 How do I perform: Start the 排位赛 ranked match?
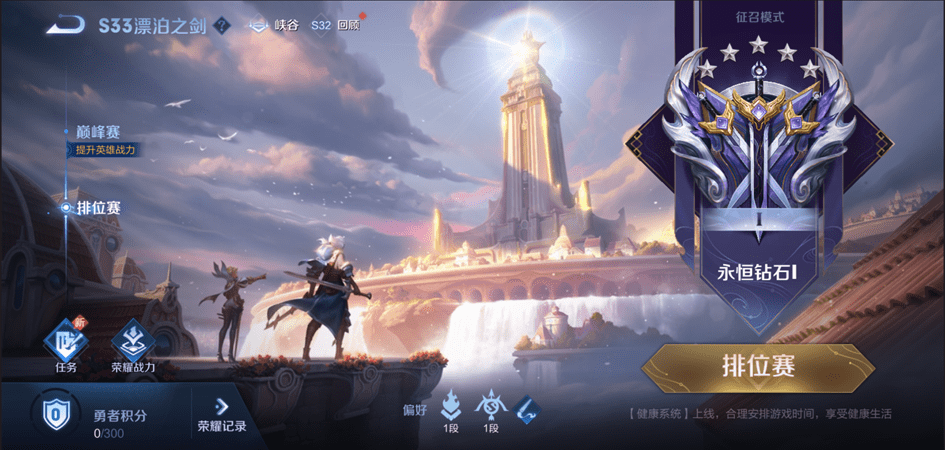[x=757, y=367]
